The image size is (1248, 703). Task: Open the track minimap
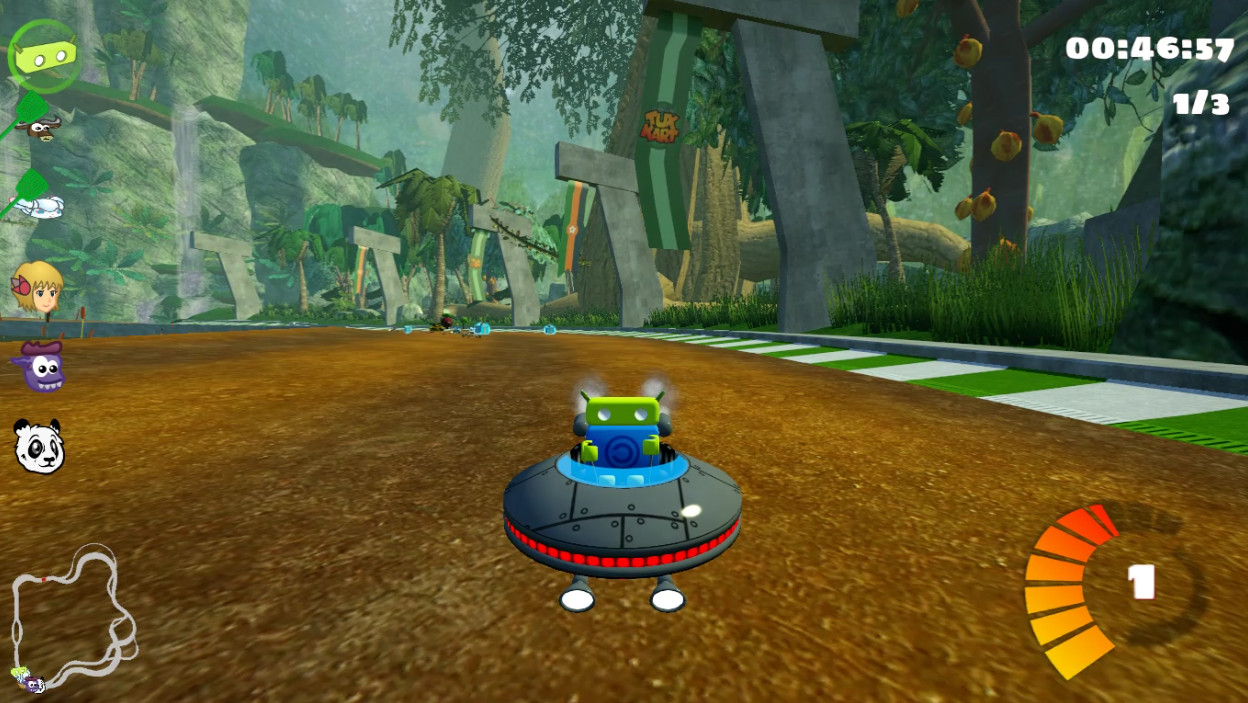click(x=72, y=618)
